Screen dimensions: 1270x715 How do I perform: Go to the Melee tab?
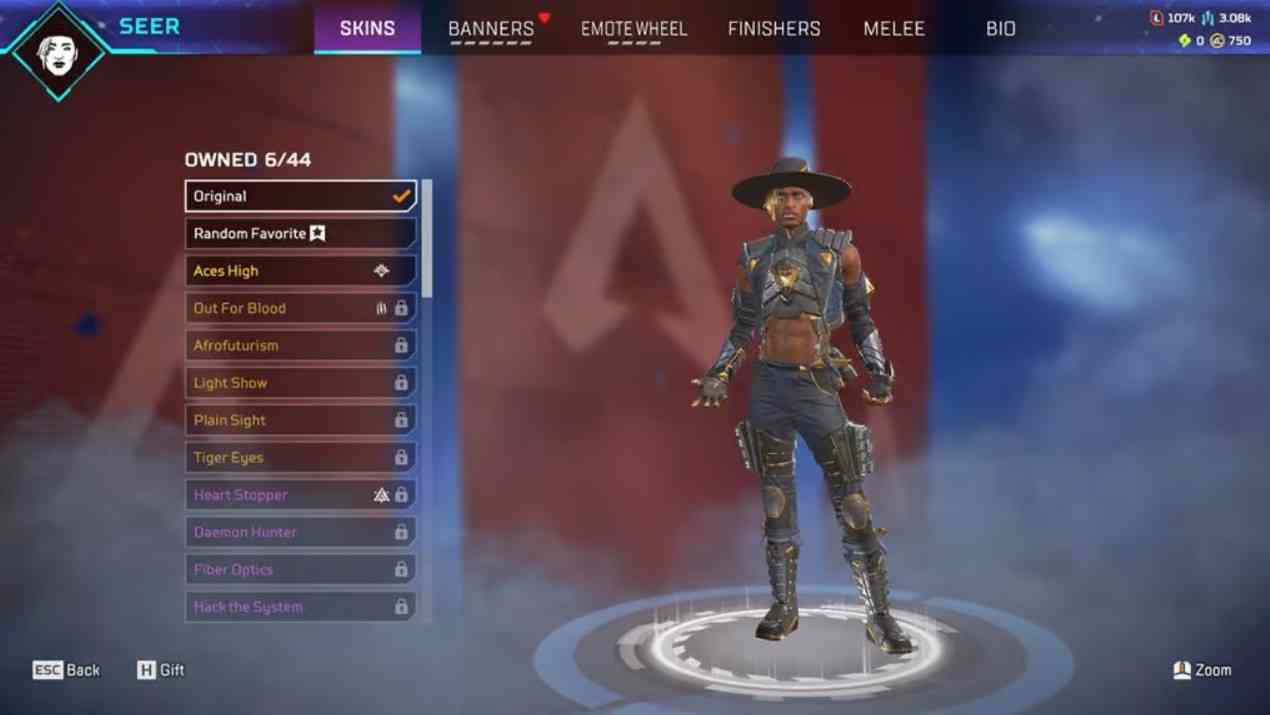coord(894,29)
